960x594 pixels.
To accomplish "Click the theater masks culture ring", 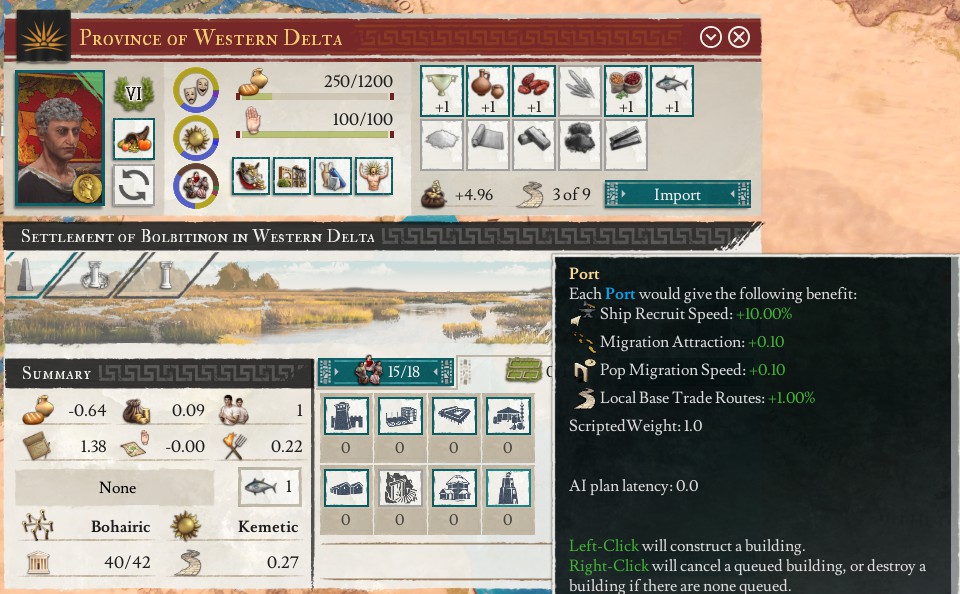I will (196, 88).
